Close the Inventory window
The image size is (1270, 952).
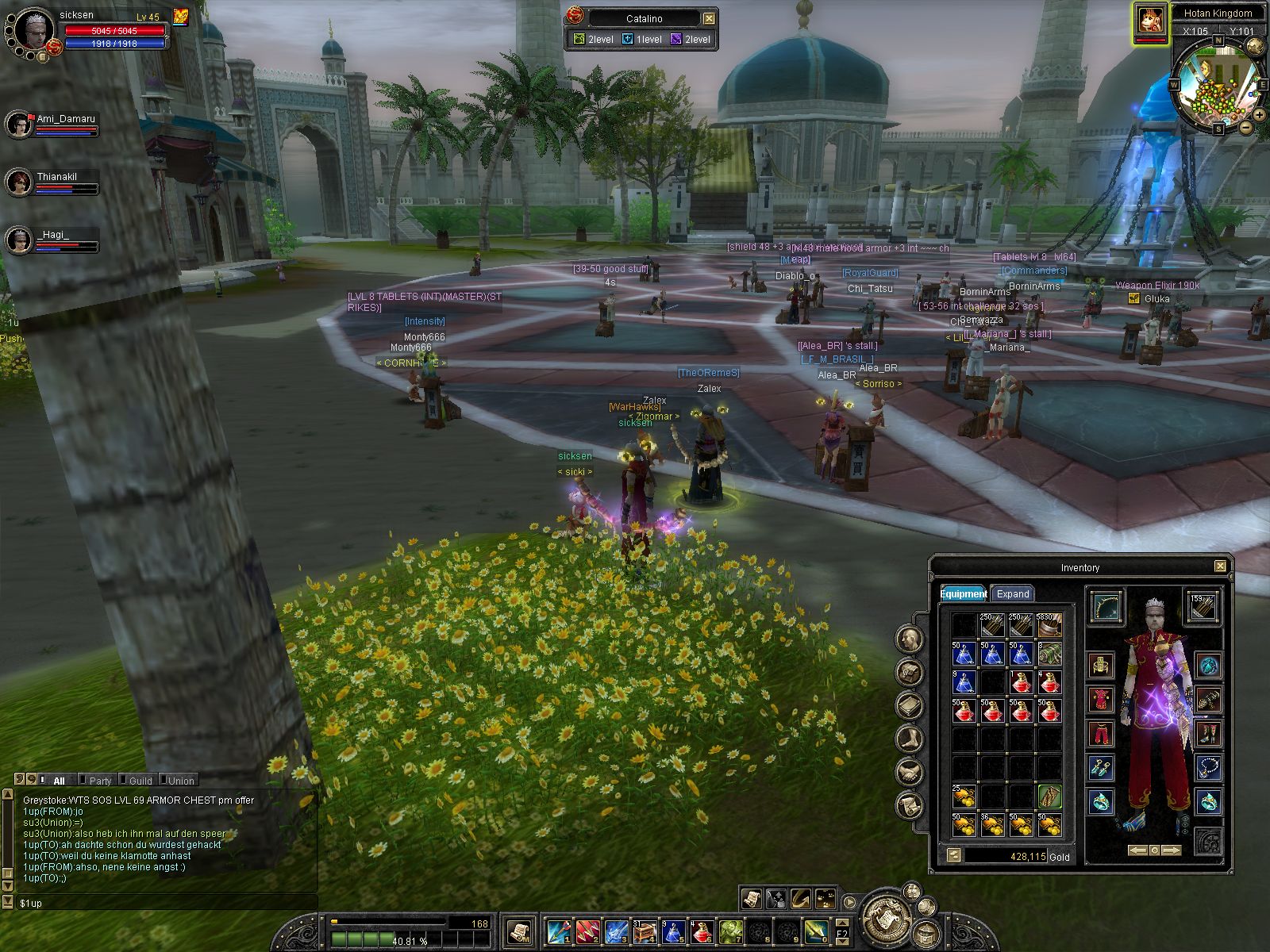click(1220, 566)
